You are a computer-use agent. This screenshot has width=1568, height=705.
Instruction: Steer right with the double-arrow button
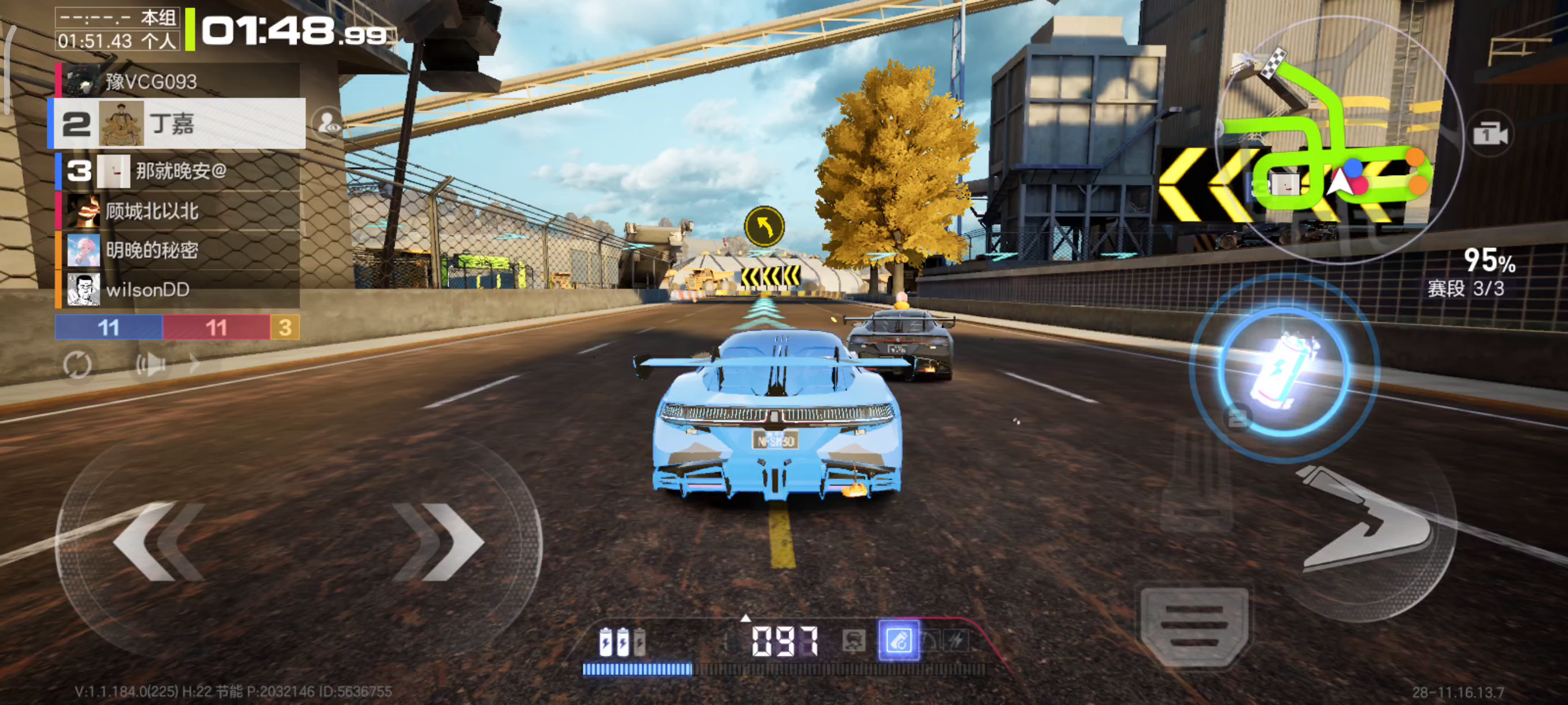[x=439, y=540]
